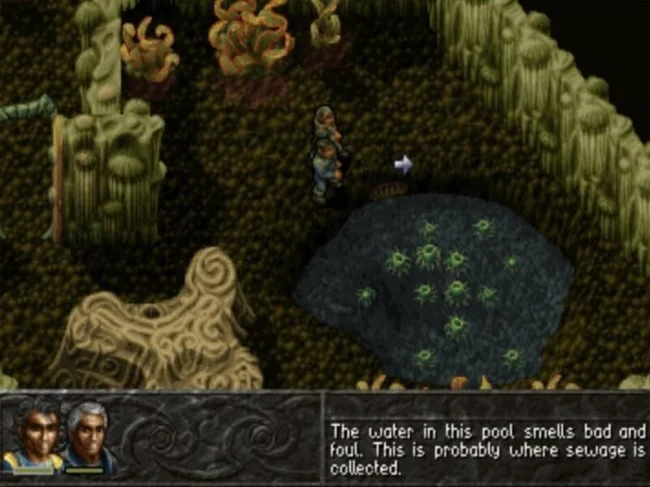Viewport: 650px width, 487px height.
Task: Select the dark-haired party member portrait
Action: [x=33, y=434]
